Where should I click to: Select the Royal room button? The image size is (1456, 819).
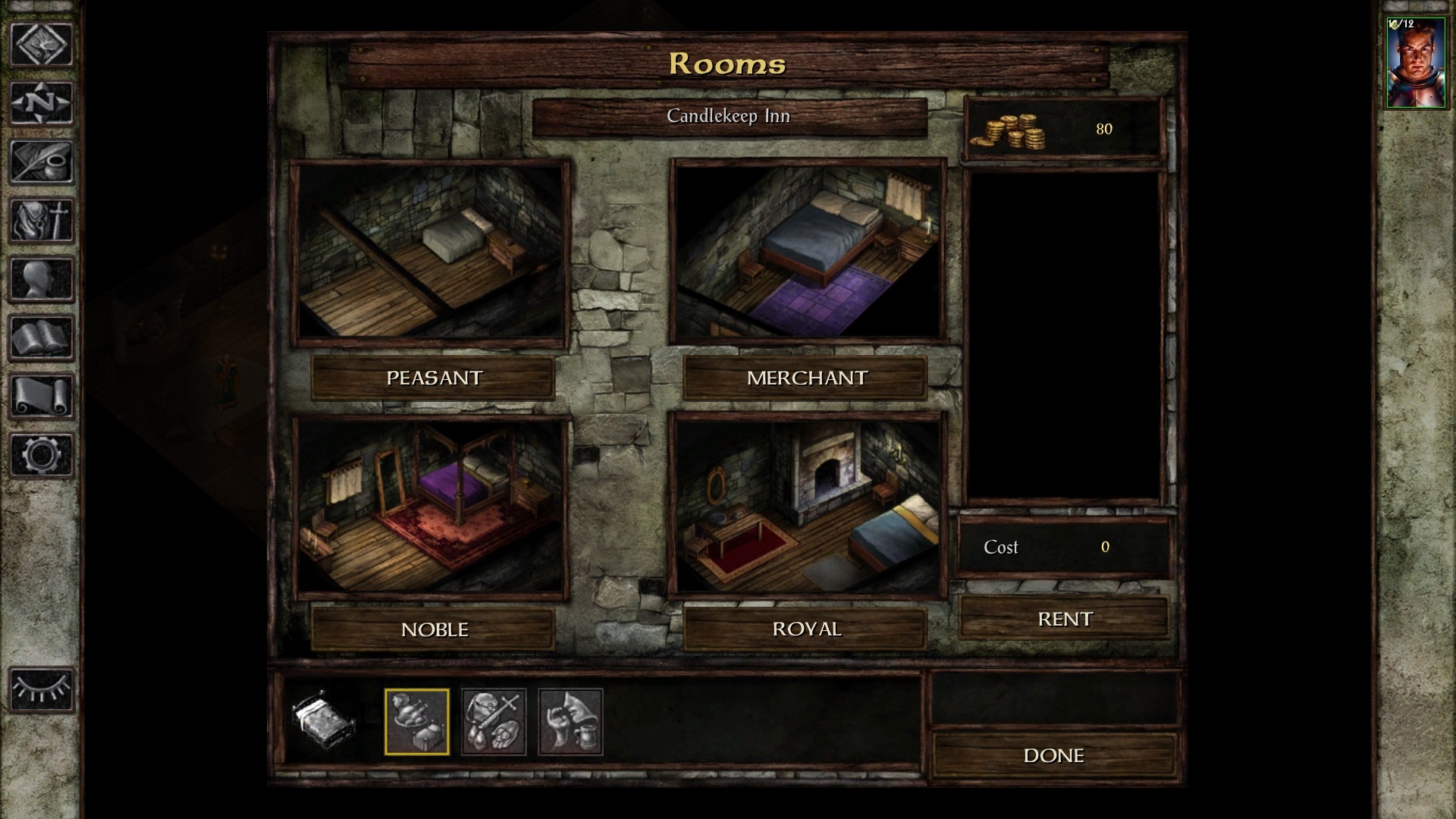(x=805, y=629)
